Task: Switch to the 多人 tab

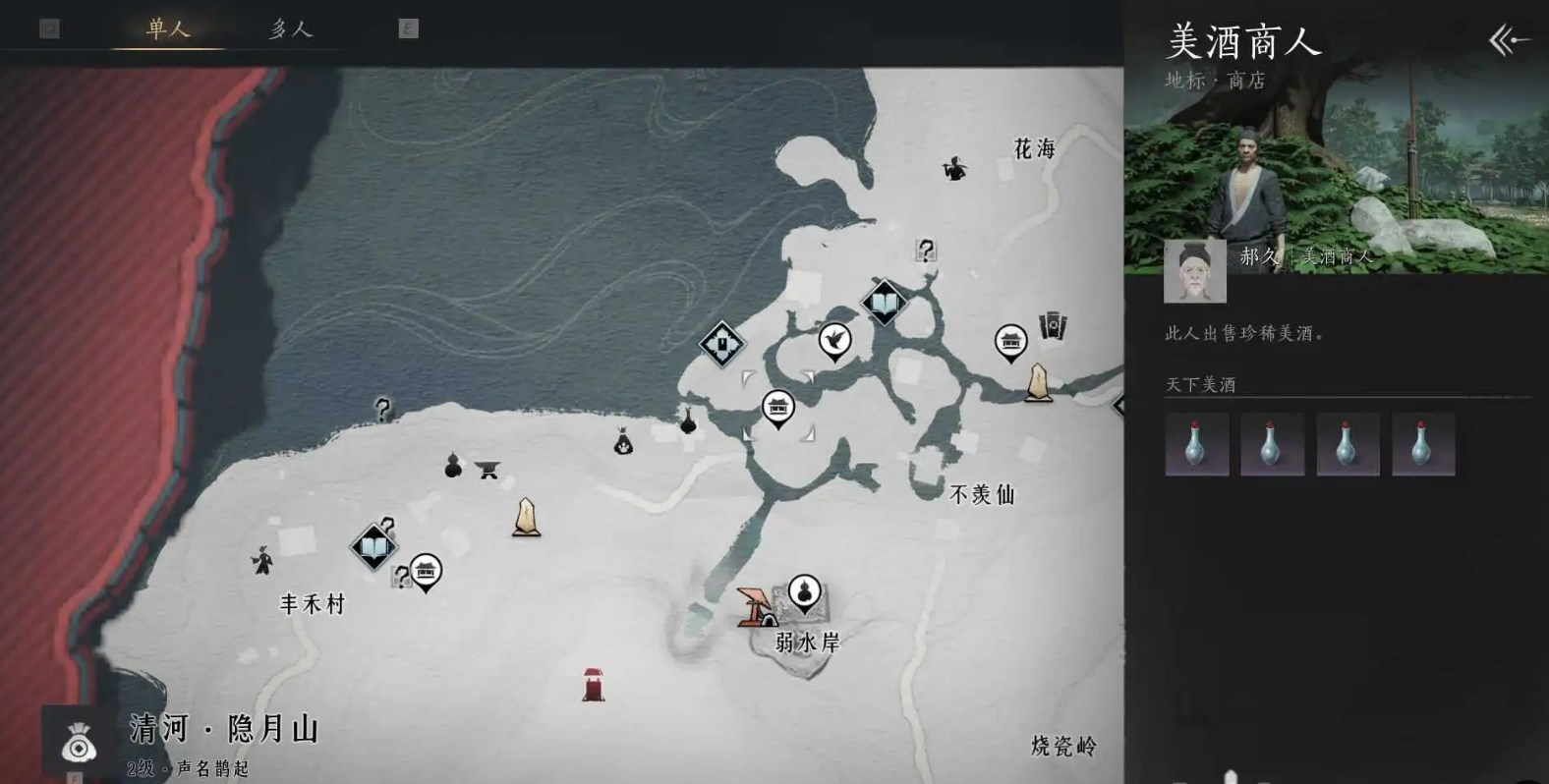Action: tap(290, 29)
